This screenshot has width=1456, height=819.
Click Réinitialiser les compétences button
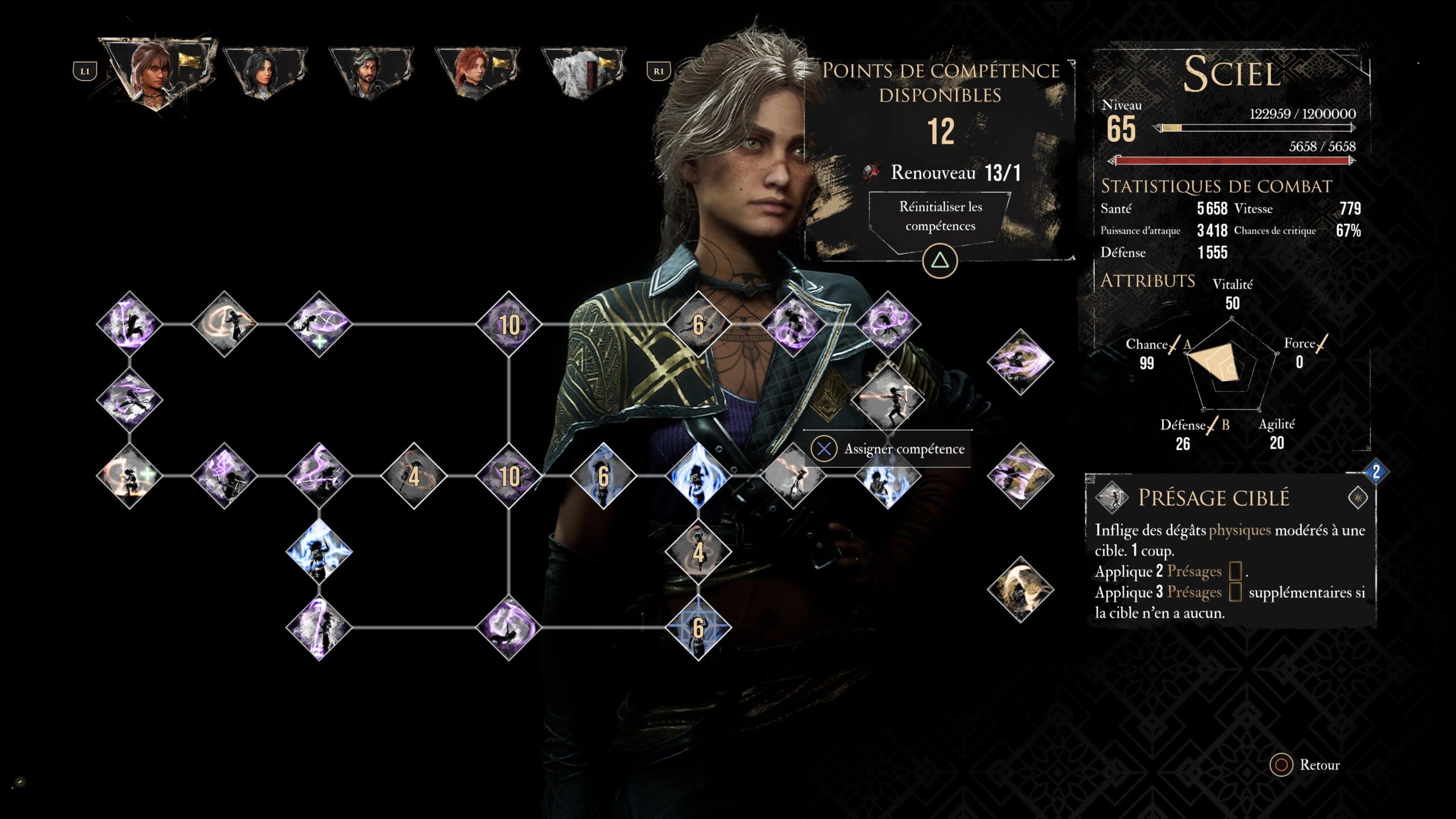point(940,217)
